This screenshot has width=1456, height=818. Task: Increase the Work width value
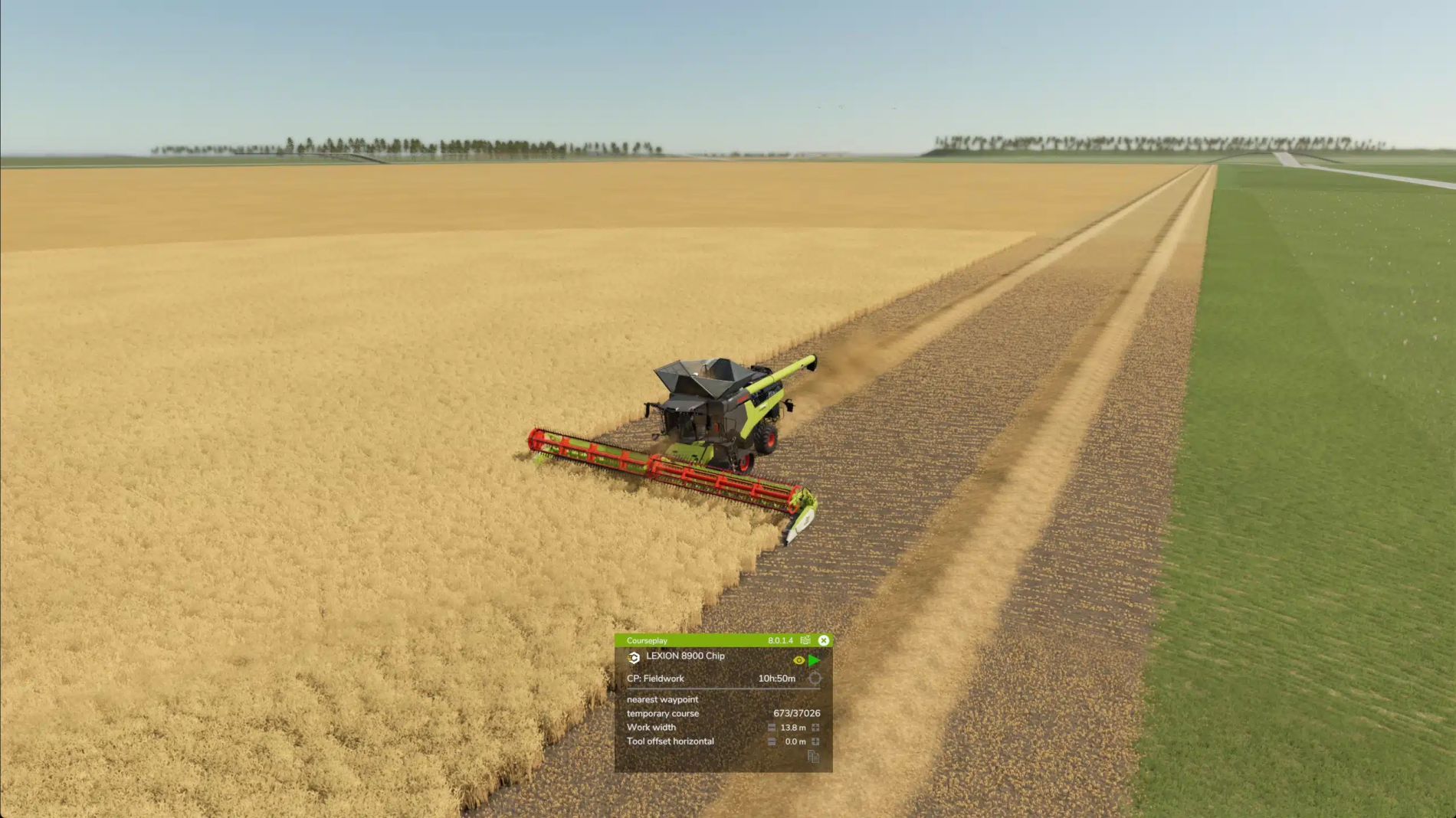815,728
